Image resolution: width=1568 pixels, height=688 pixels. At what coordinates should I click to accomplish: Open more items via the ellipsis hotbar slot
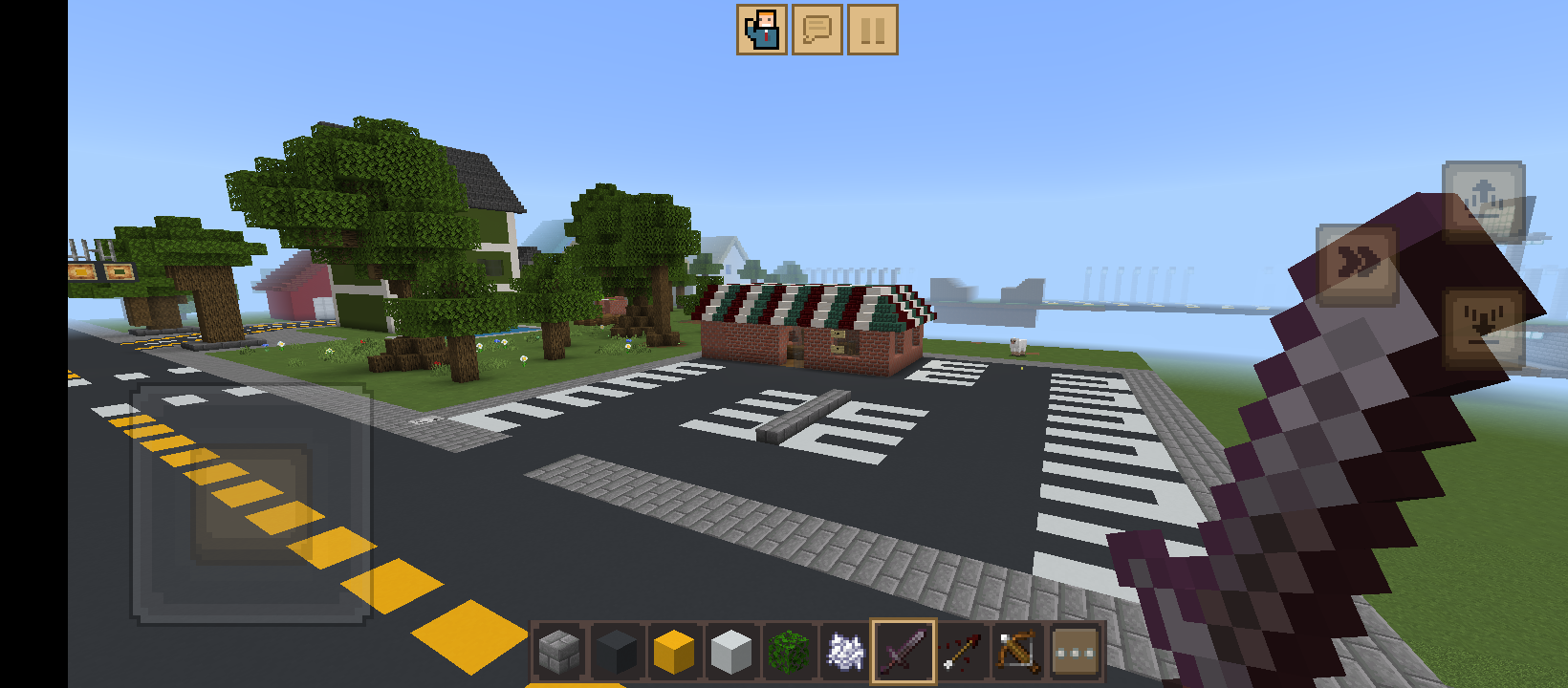coord(1075,651)
